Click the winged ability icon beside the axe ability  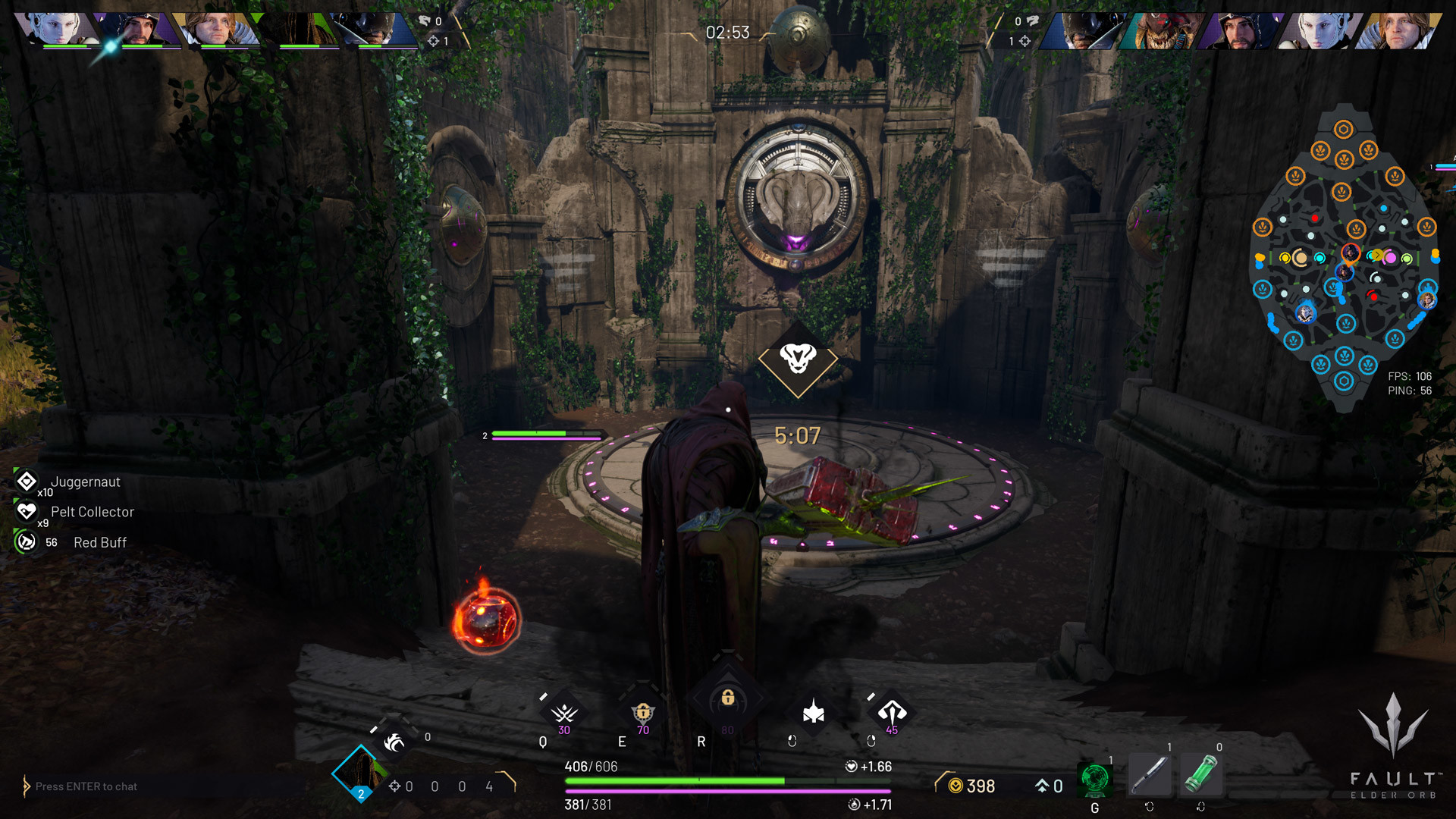coord(814,711)
